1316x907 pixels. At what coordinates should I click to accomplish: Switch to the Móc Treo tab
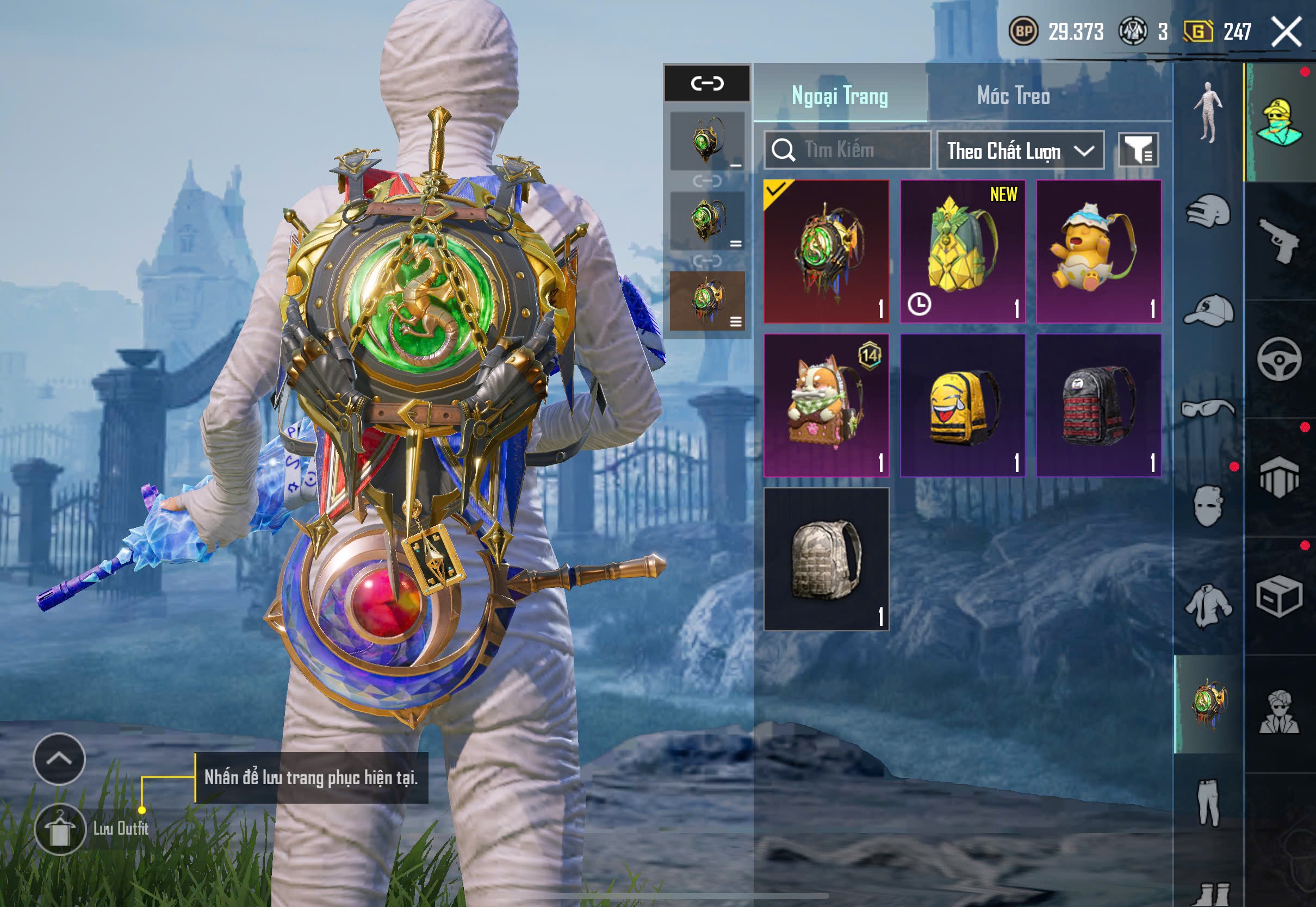(x=1013, y=96)
